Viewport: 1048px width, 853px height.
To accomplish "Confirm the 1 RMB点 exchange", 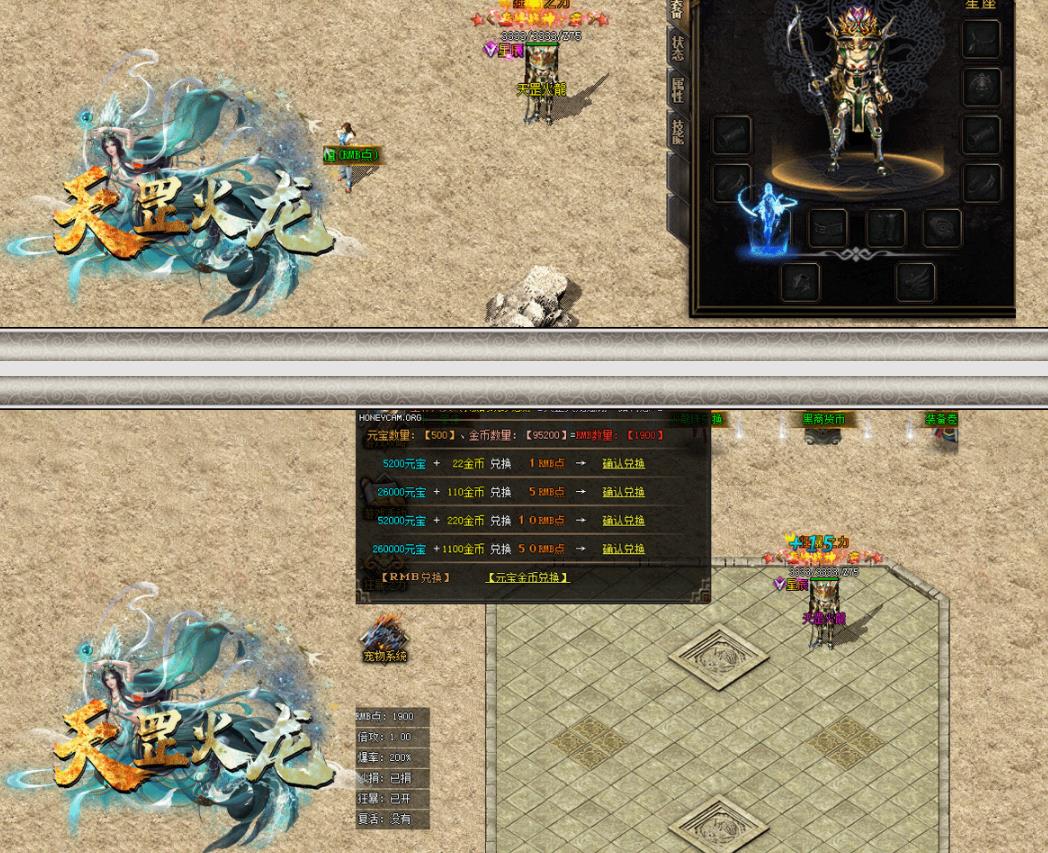I will click(623, 464).
